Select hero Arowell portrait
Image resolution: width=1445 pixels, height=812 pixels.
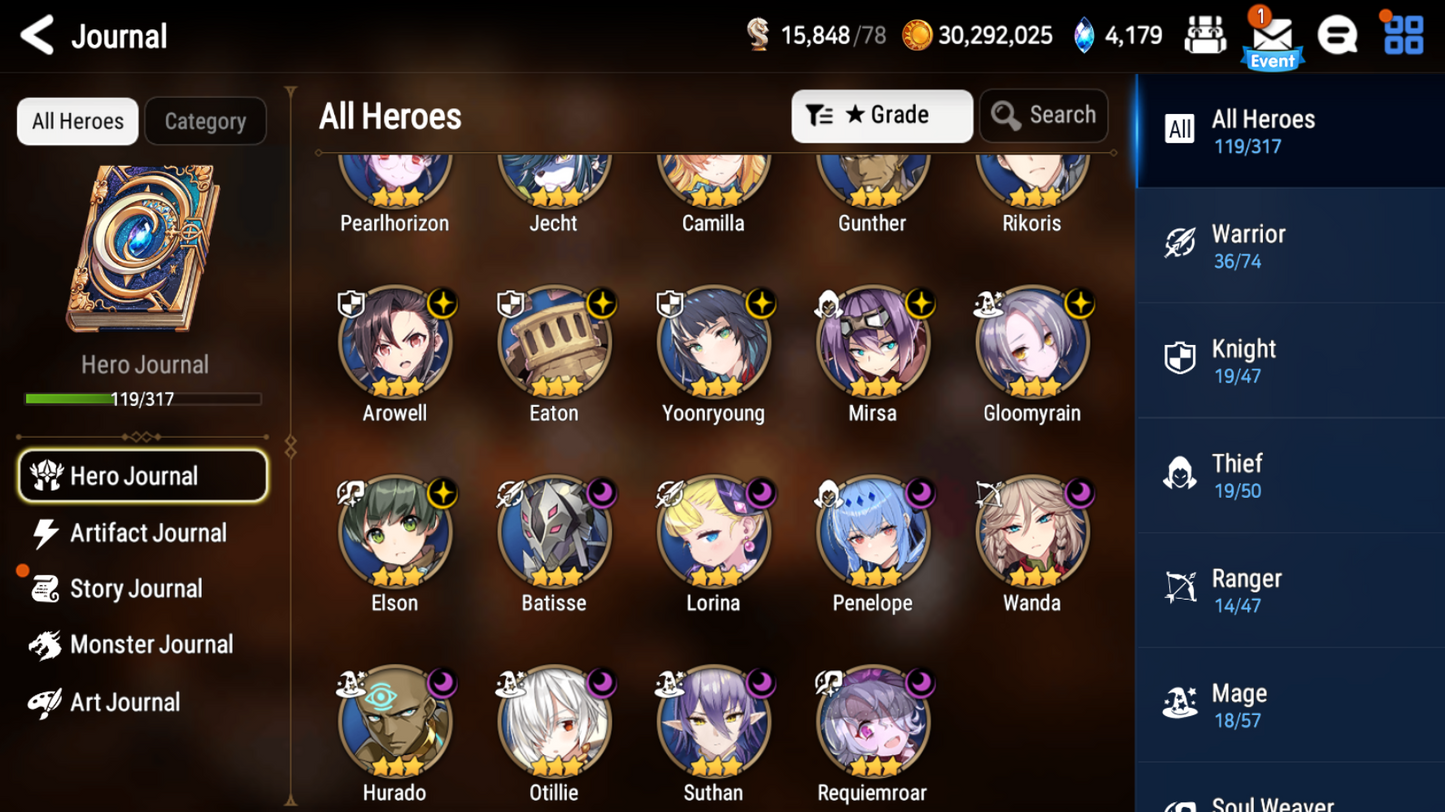pyautogui.click(x=395, y=343)
